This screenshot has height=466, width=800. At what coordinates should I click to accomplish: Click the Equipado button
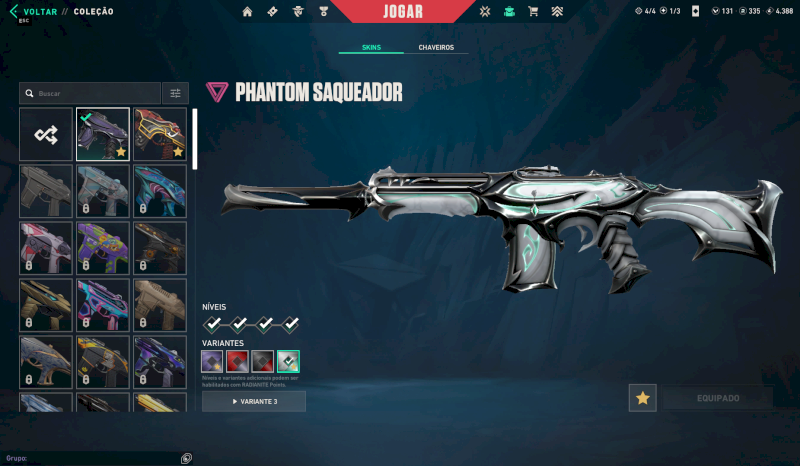point(716,398)
